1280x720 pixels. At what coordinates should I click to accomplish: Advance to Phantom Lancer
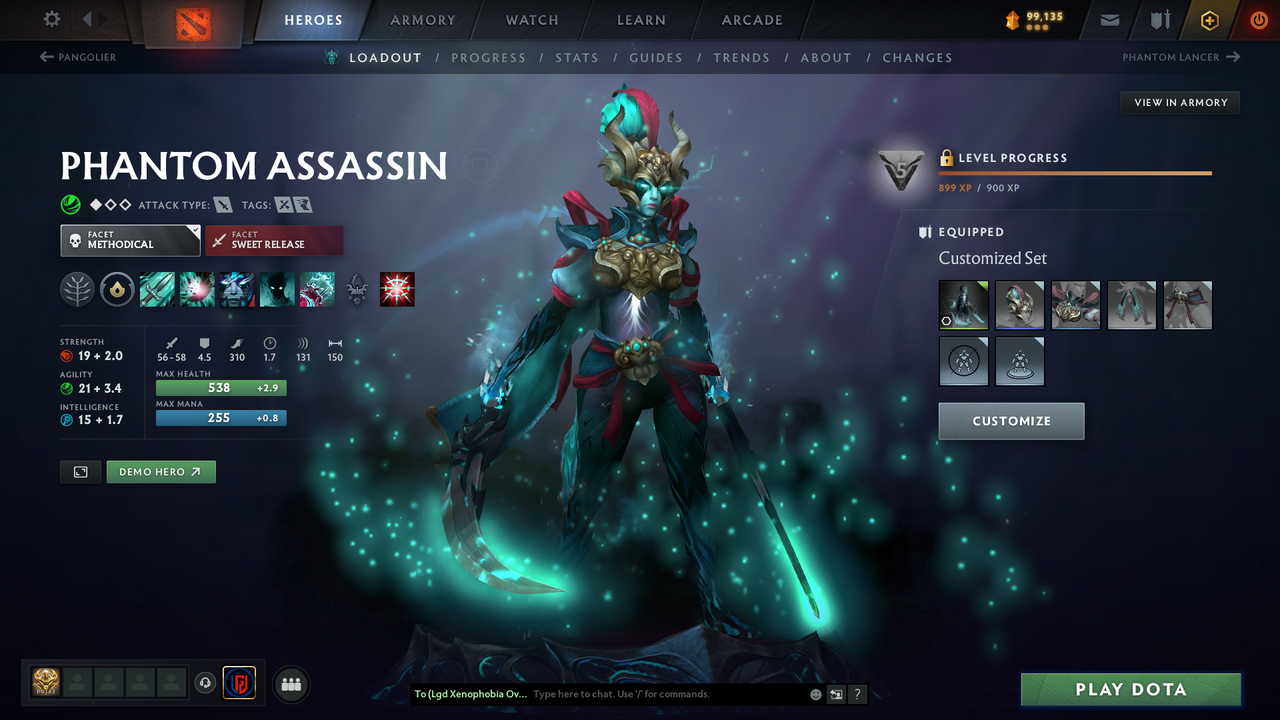tap(1181, 57)
